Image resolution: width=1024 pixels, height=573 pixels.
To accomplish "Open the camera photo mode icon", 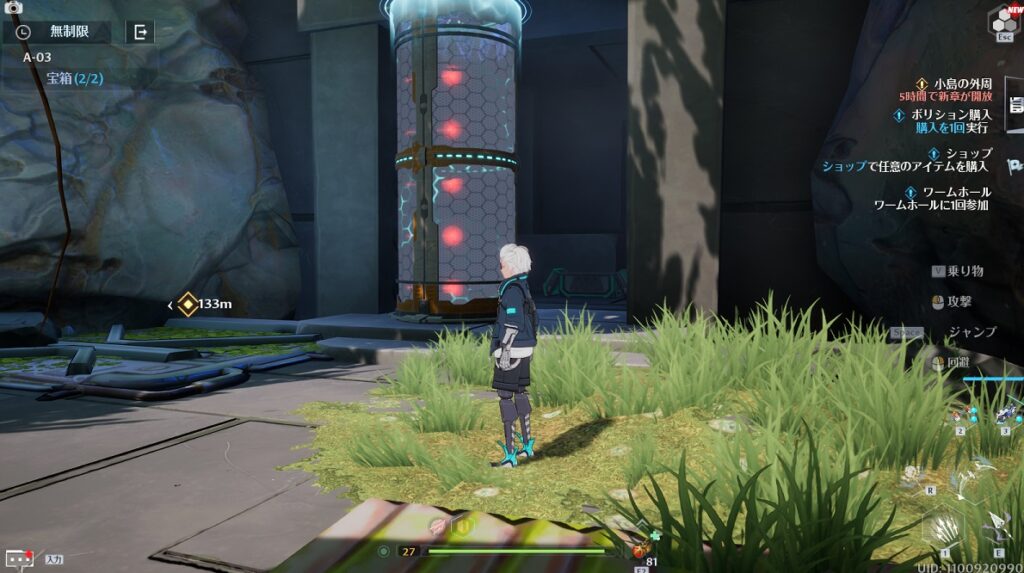I will pos(13,7).
